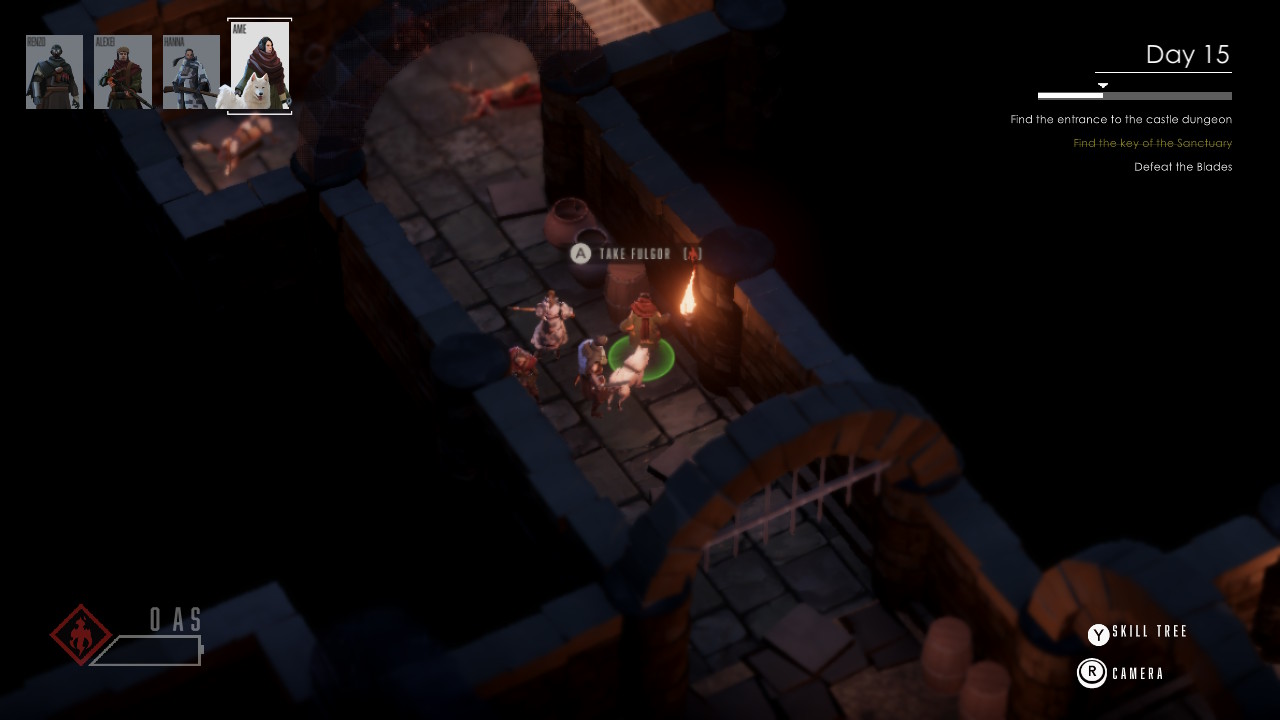Image resolution: width=1280 pixels, height=720 pixels.
Task: Click the red diamond faction emblem near the AS gauge
Action: pos(78,634)
